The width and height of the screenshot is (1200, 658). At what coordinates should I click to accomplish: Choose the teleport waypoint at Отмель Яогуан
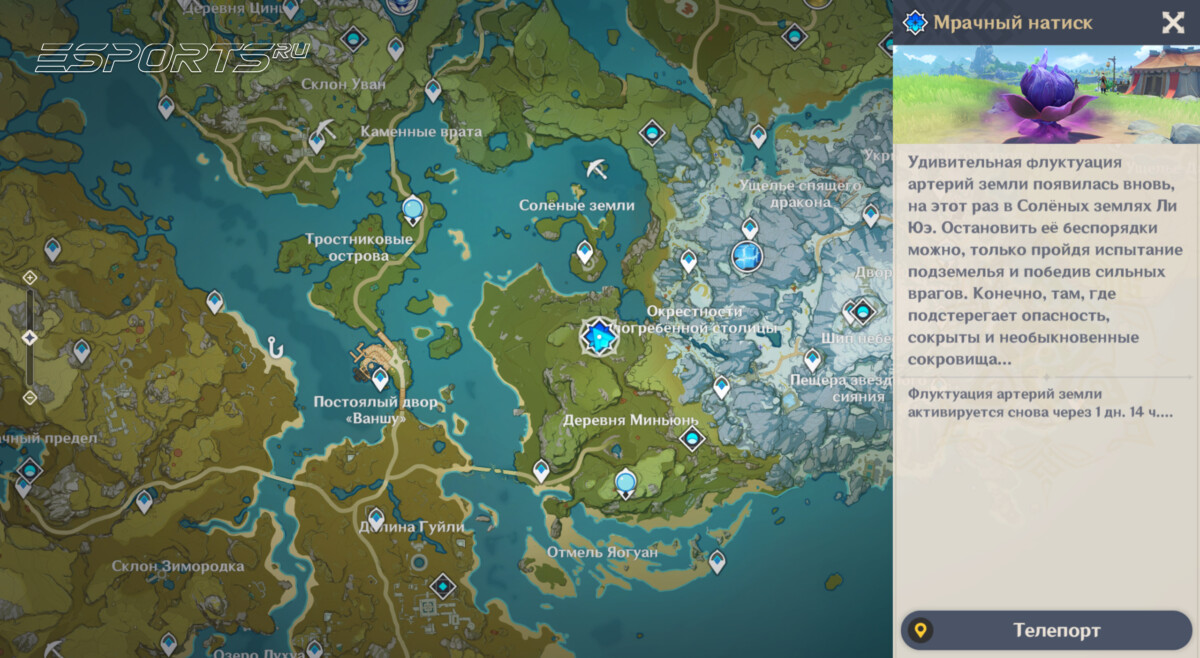pyautogui.click(x=717, y=561)
